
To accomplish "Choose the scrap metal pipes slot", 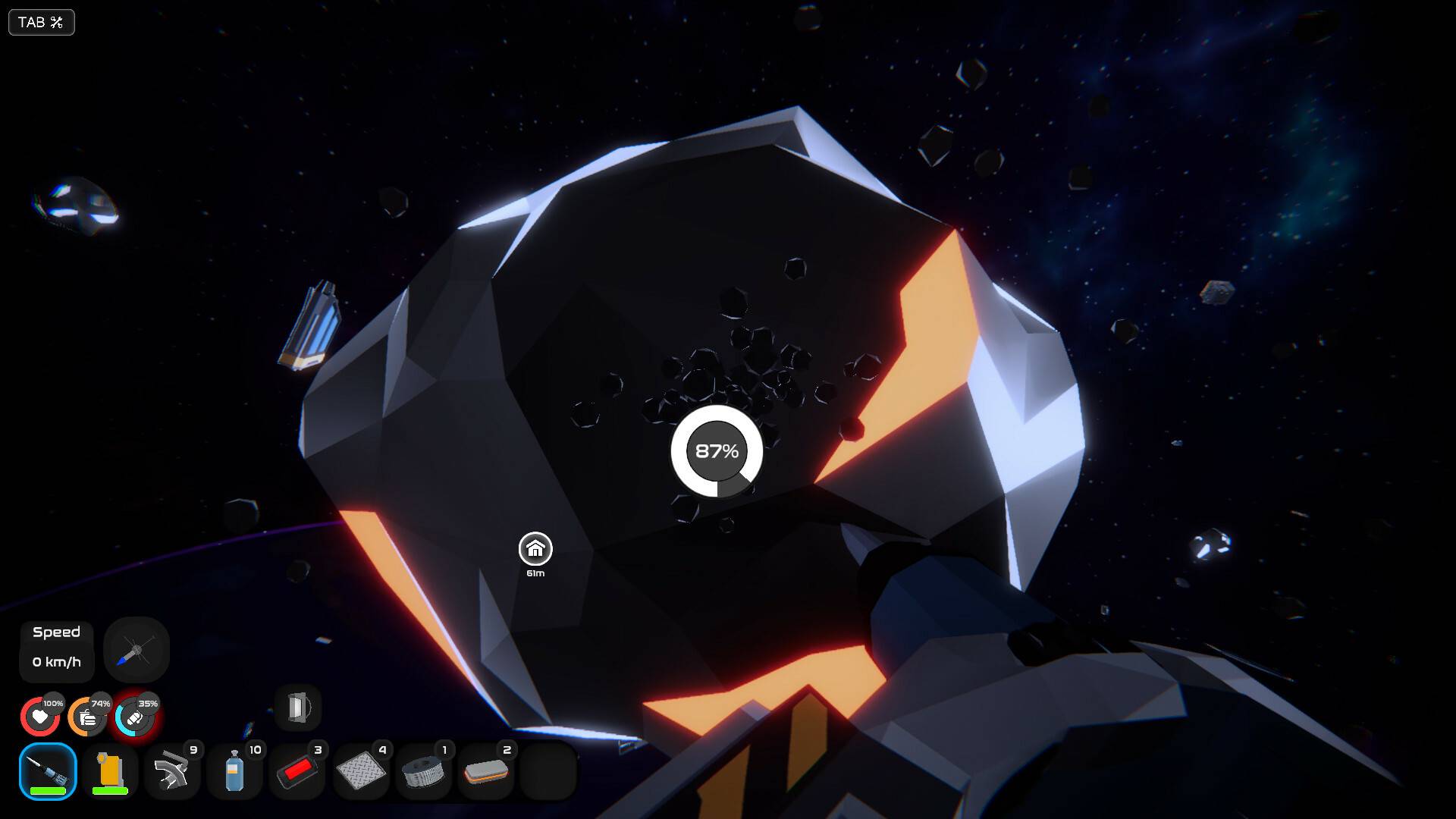I will [172, 771].
